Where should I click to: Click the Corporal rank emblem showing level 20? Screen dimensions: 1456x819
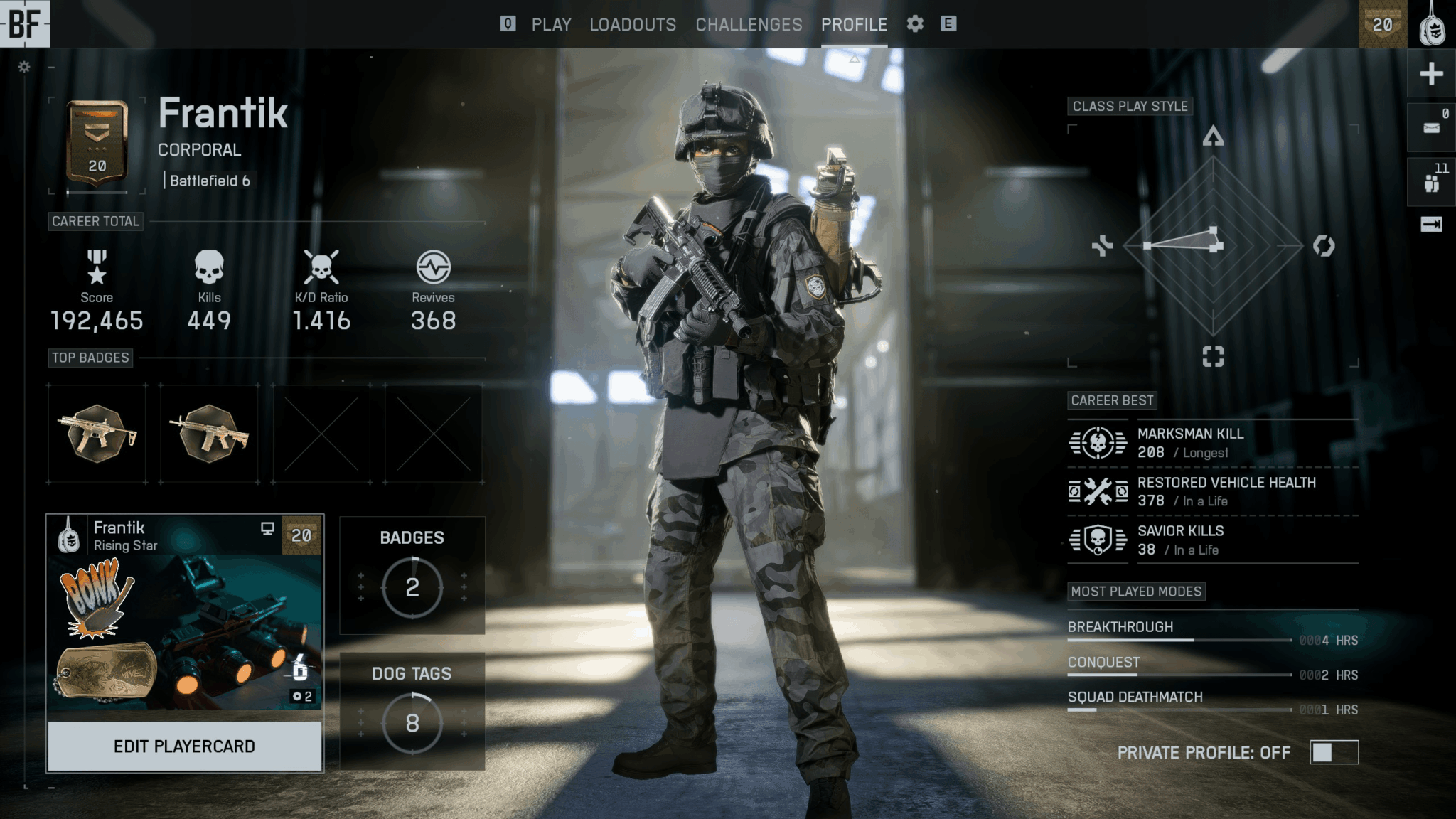[97, 139]
